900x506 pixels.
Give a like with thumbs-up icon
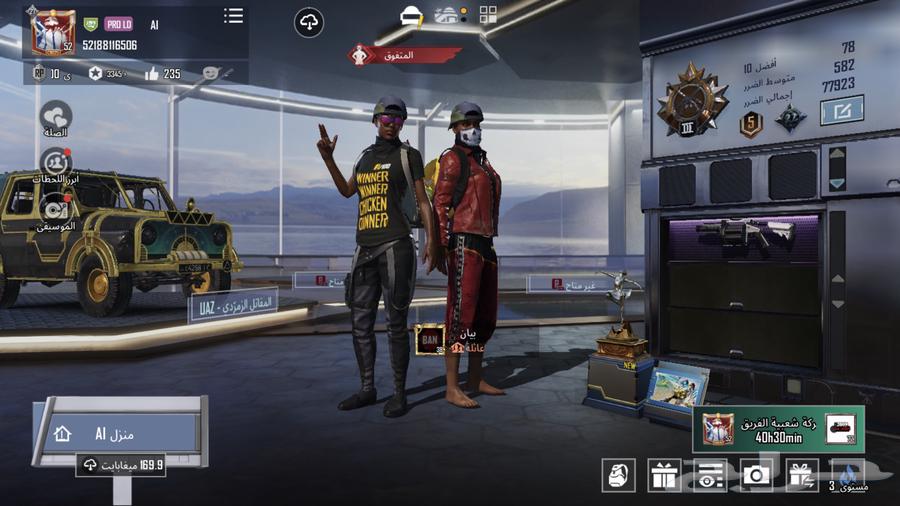[x=152, y=73]
